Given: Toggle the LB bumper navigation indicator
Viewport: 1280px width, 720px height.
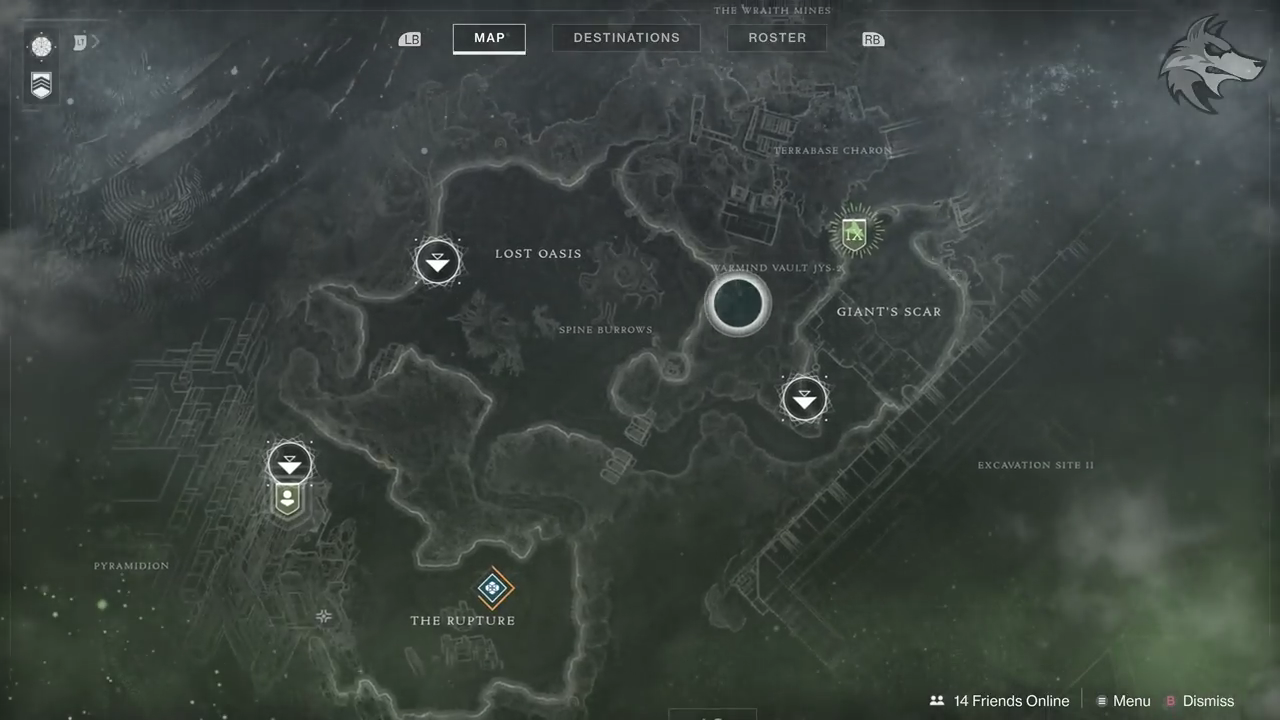Looking at the screenshot, I should [410, 38].
